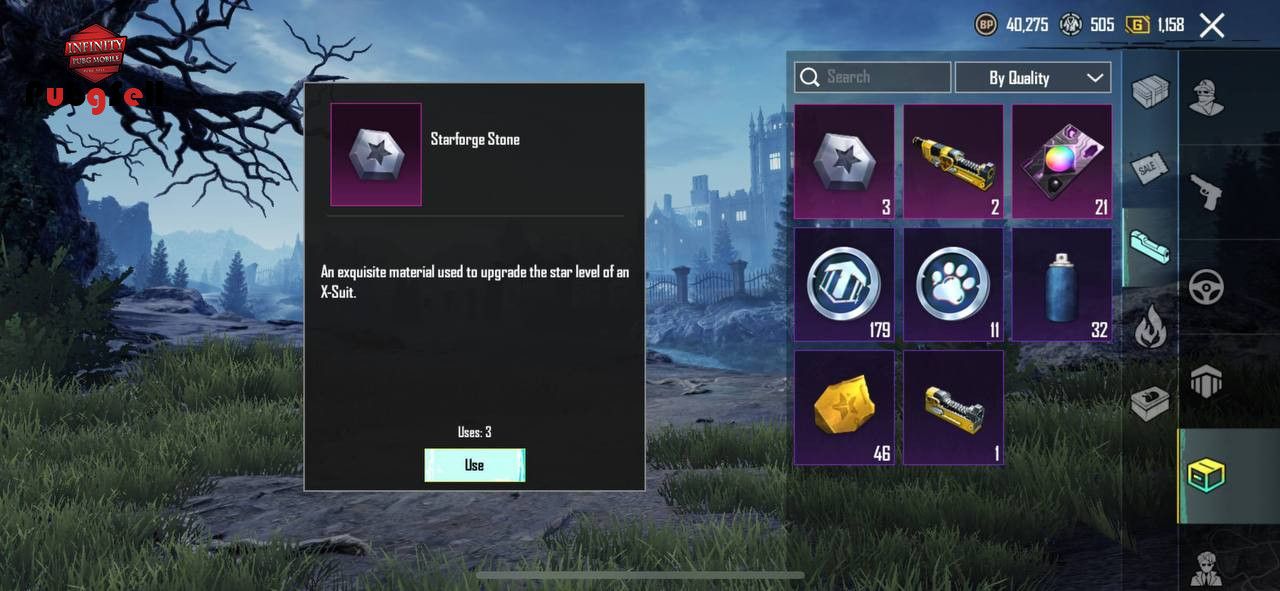Select the blue spray can item
The image size is (1280, 591).
click(1062, 285)
